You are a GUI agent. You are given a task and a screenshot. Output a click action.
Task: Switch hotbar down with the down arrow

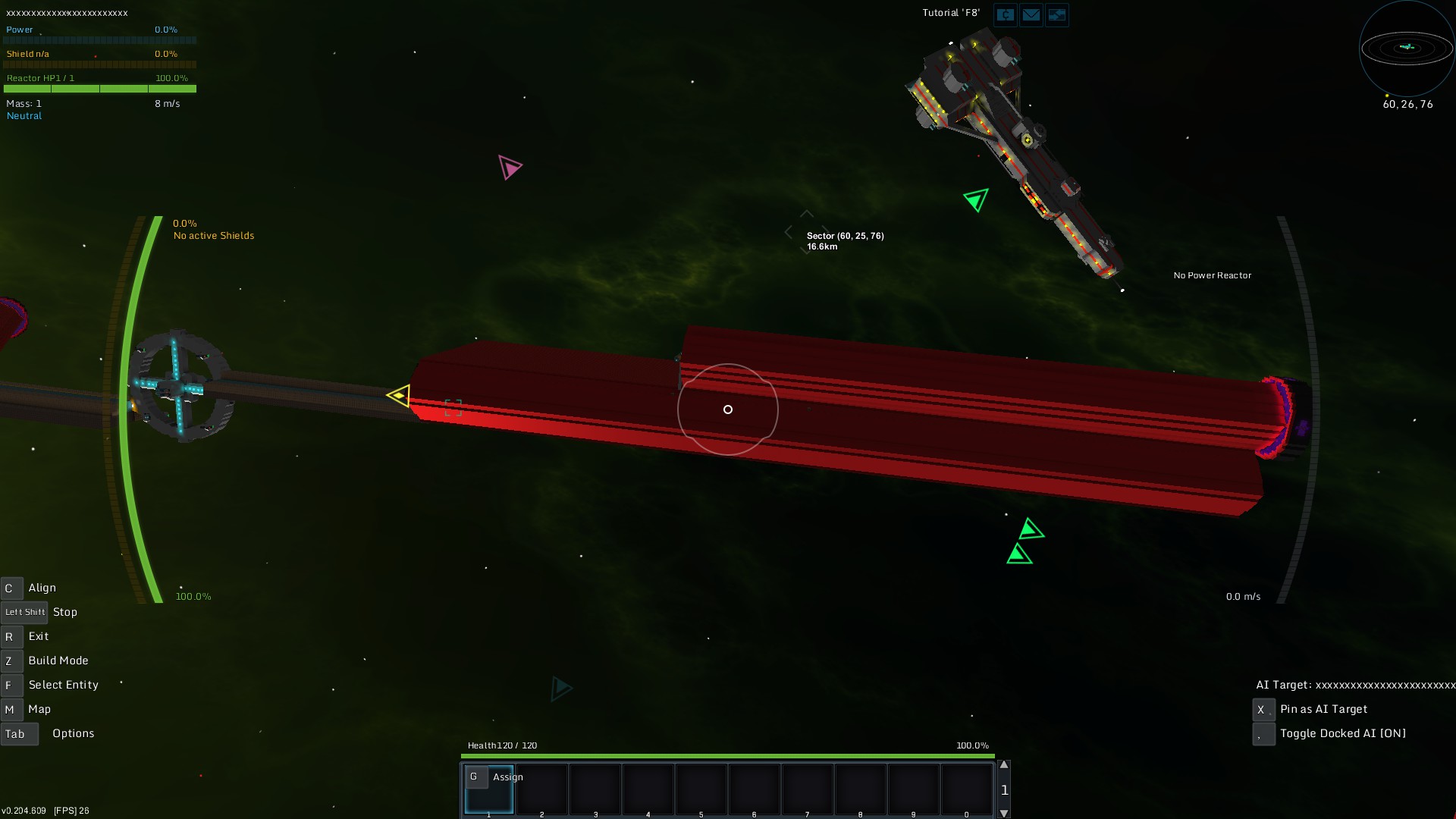pyautogui.click(x=1004, y=813)
